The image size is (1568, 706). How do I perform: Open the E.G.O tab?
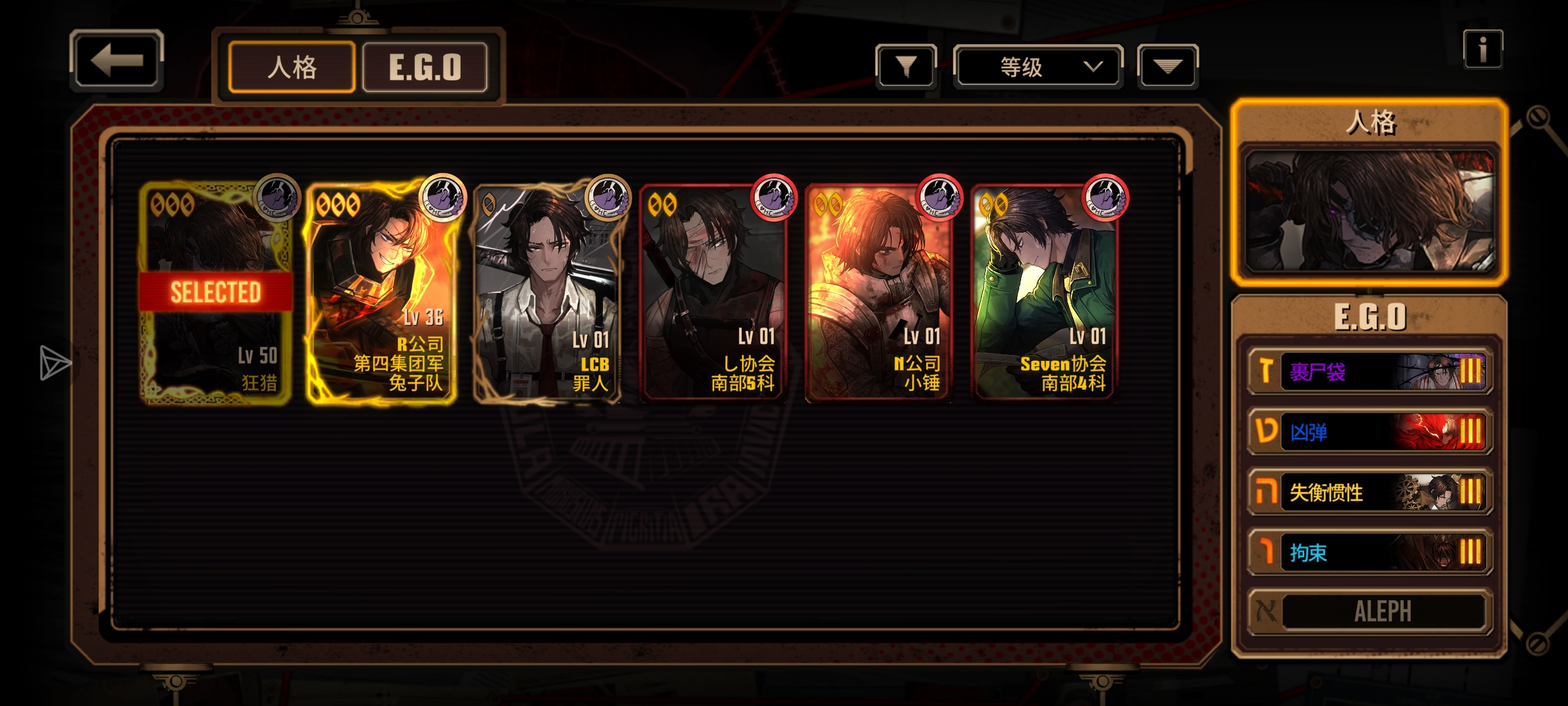pos(425,67)
